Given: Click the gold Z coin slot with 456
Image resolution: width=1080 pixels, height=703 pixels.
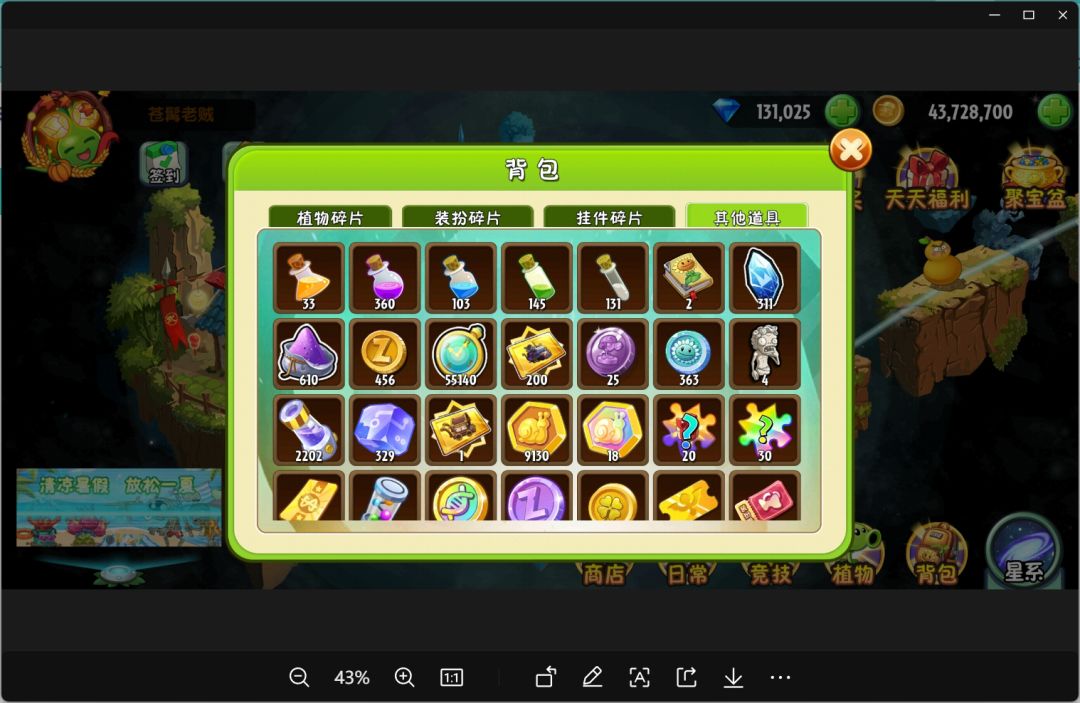Looking at the screenshot, I should click(x=384, y=354).
